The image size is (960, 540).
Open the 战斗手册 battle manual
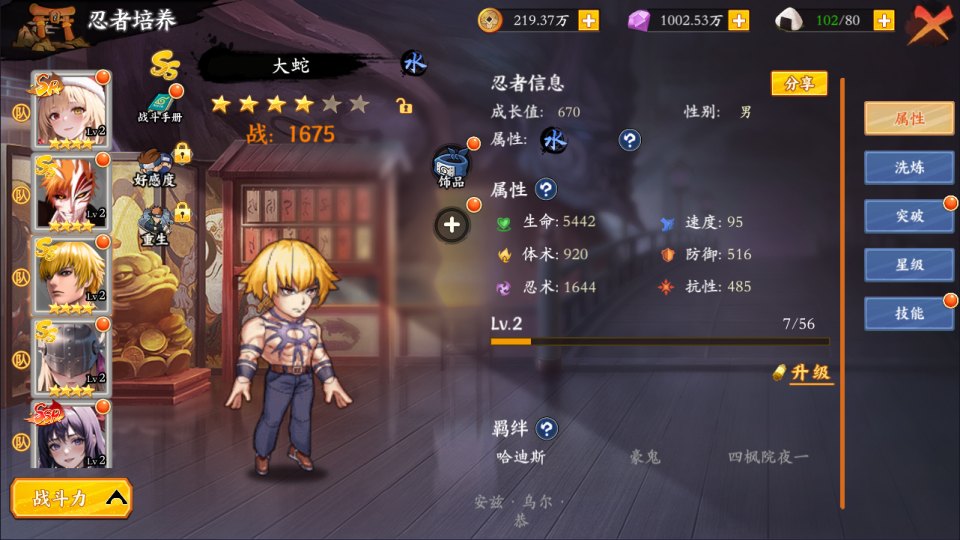160,106
